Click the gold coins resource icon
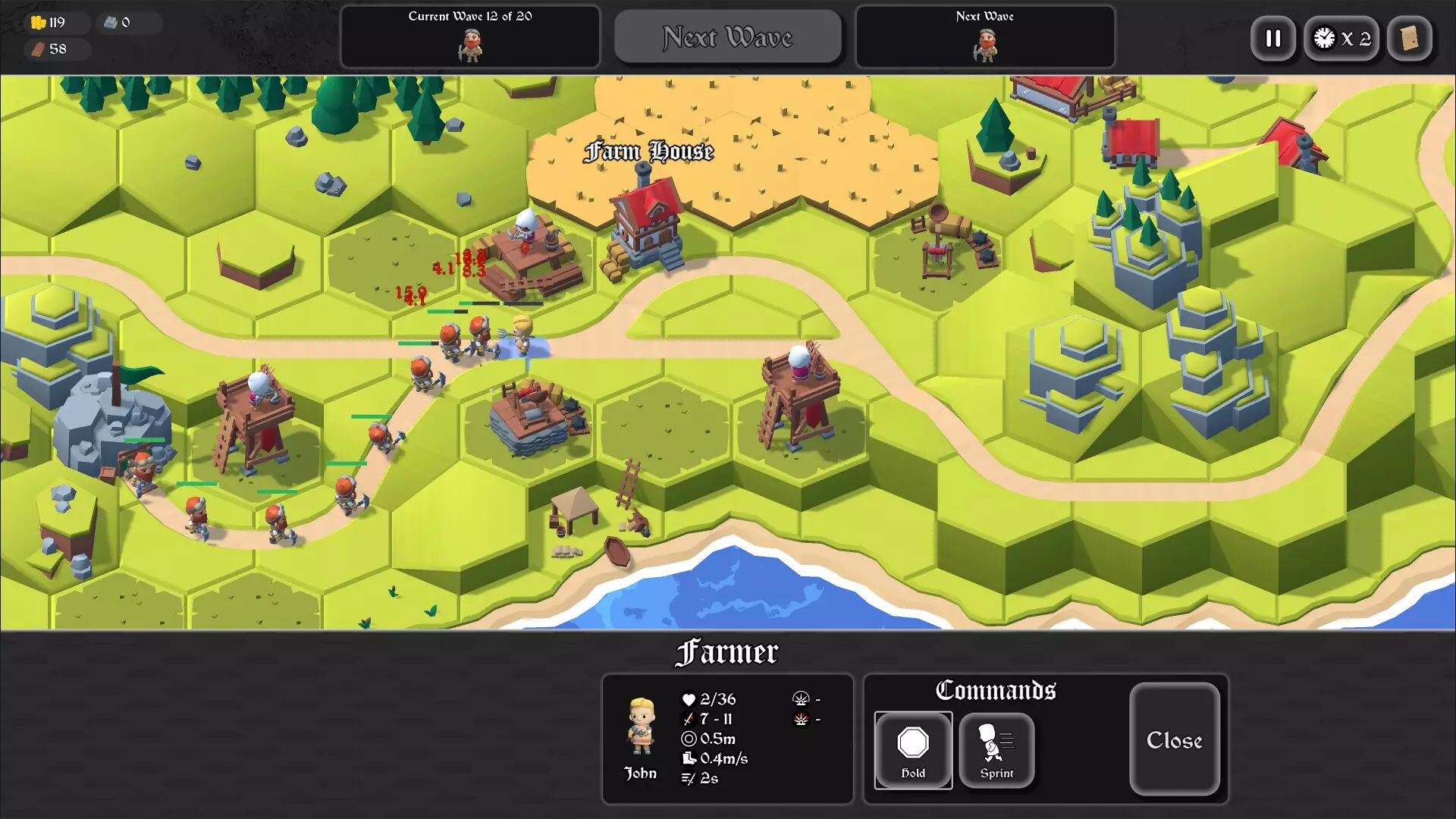The image size is (1456, 819). 36,22
